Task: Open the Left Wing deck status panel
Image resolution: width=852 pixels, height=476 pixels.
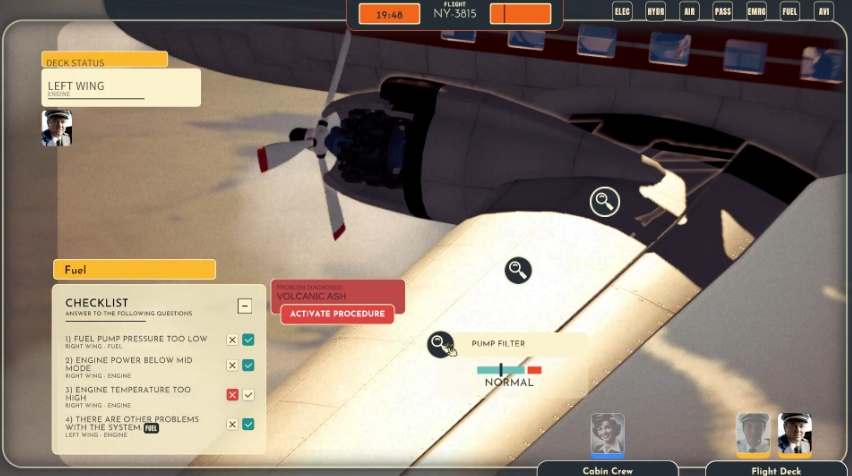Action: click(x=120, y=88)
